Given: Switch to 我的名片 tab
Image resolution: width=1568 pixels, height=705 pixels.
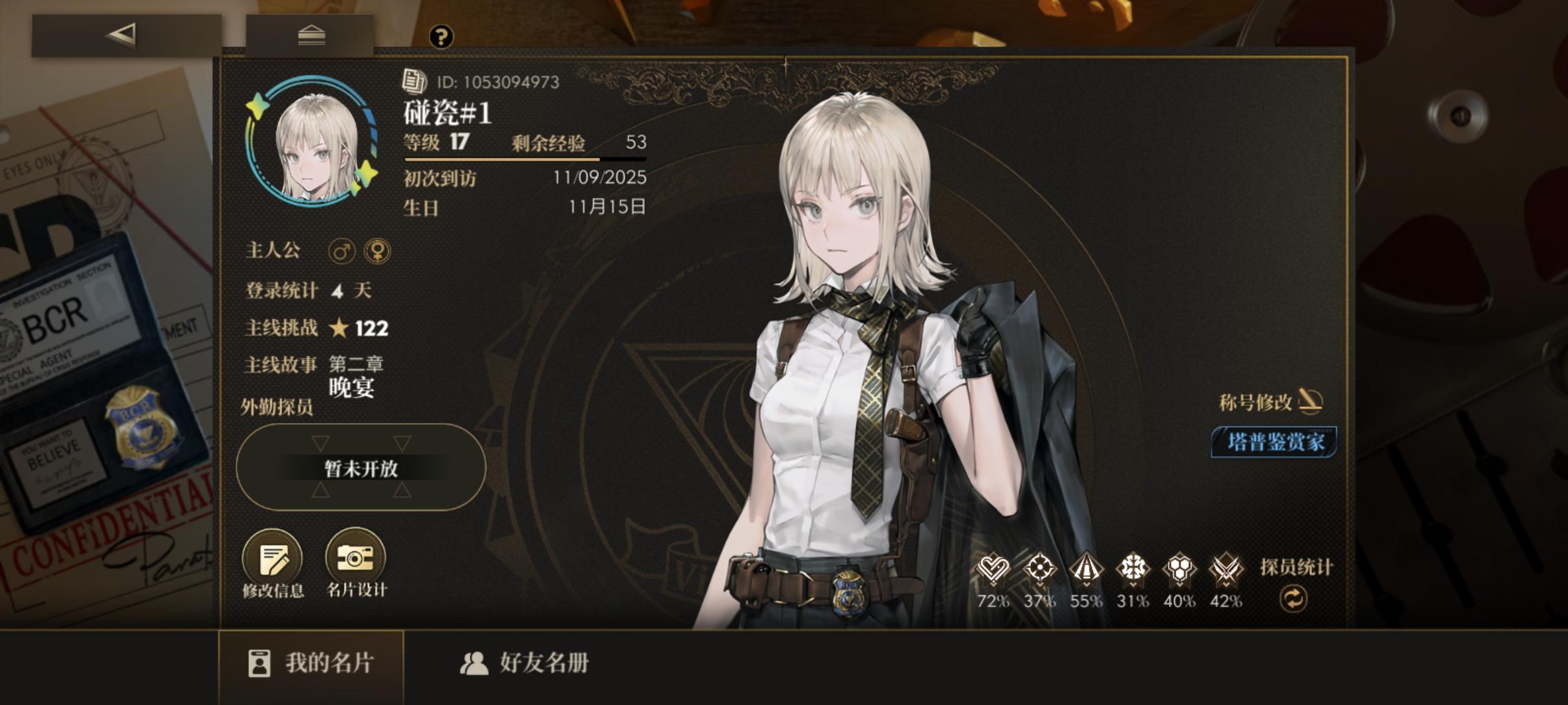Looking at the screenshot, I should tap(311, 663).
